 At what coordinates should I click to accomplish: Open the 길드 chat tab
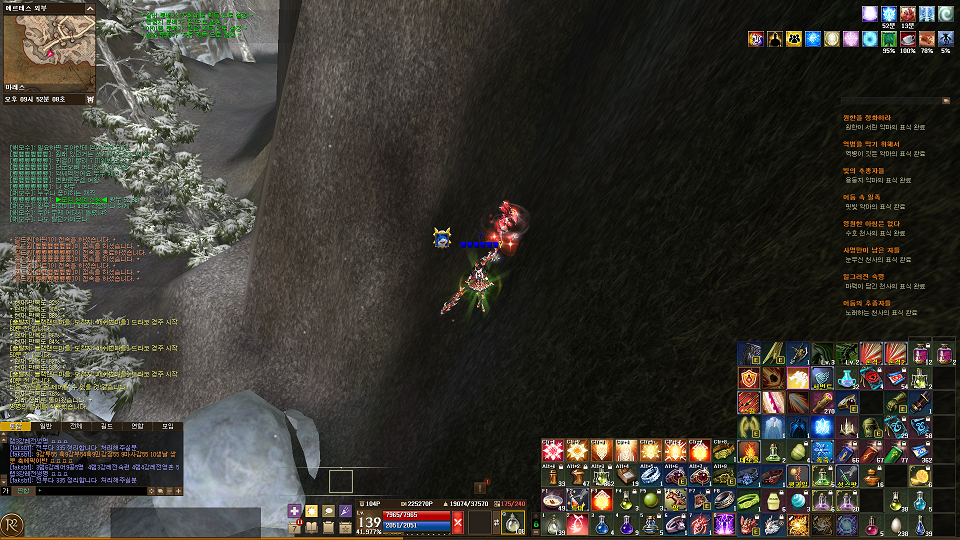(107, 426)
